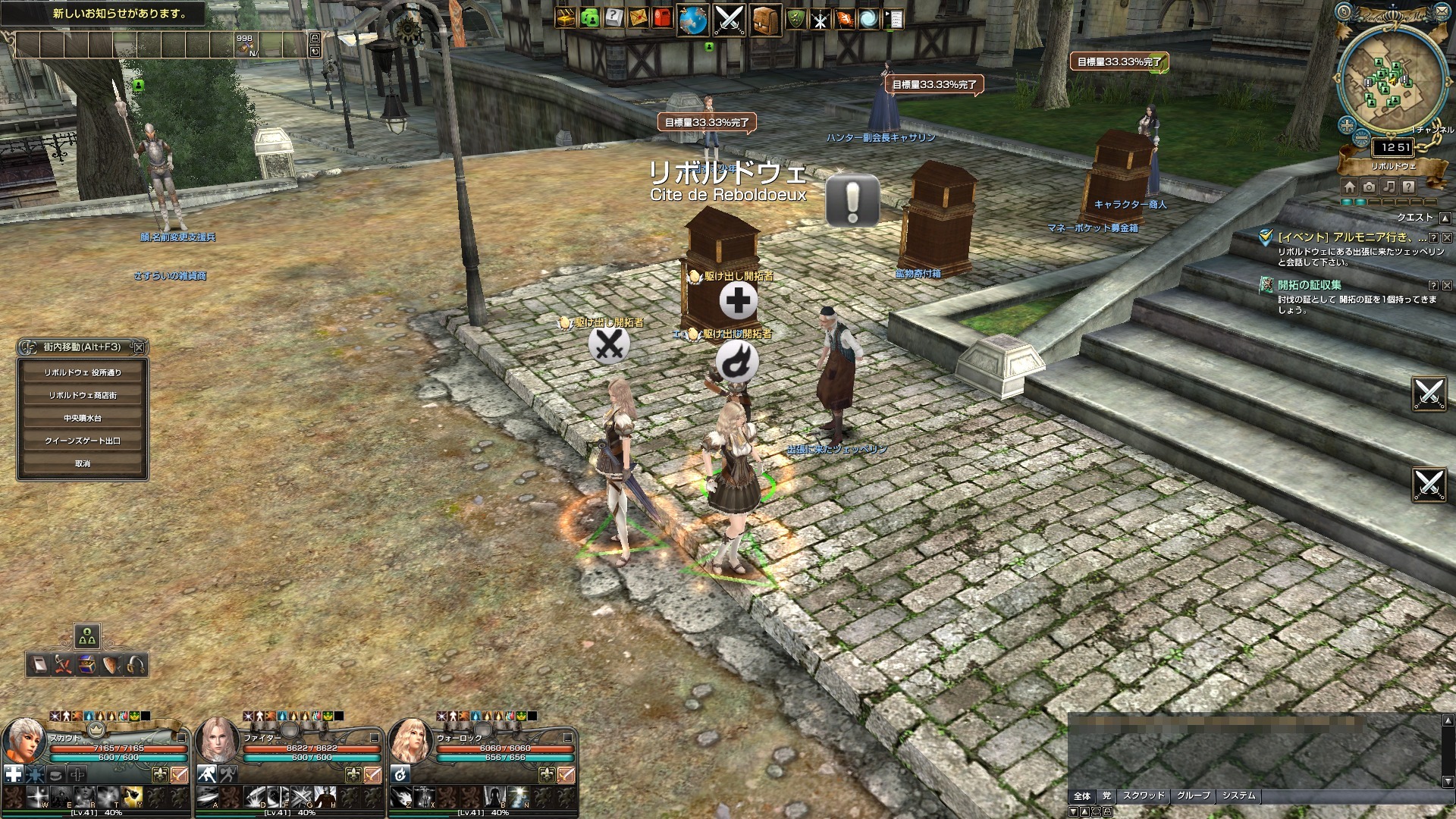This screenshot has height=819, width=1456.
Task: Open the world map globe icon
Action: 692,20
